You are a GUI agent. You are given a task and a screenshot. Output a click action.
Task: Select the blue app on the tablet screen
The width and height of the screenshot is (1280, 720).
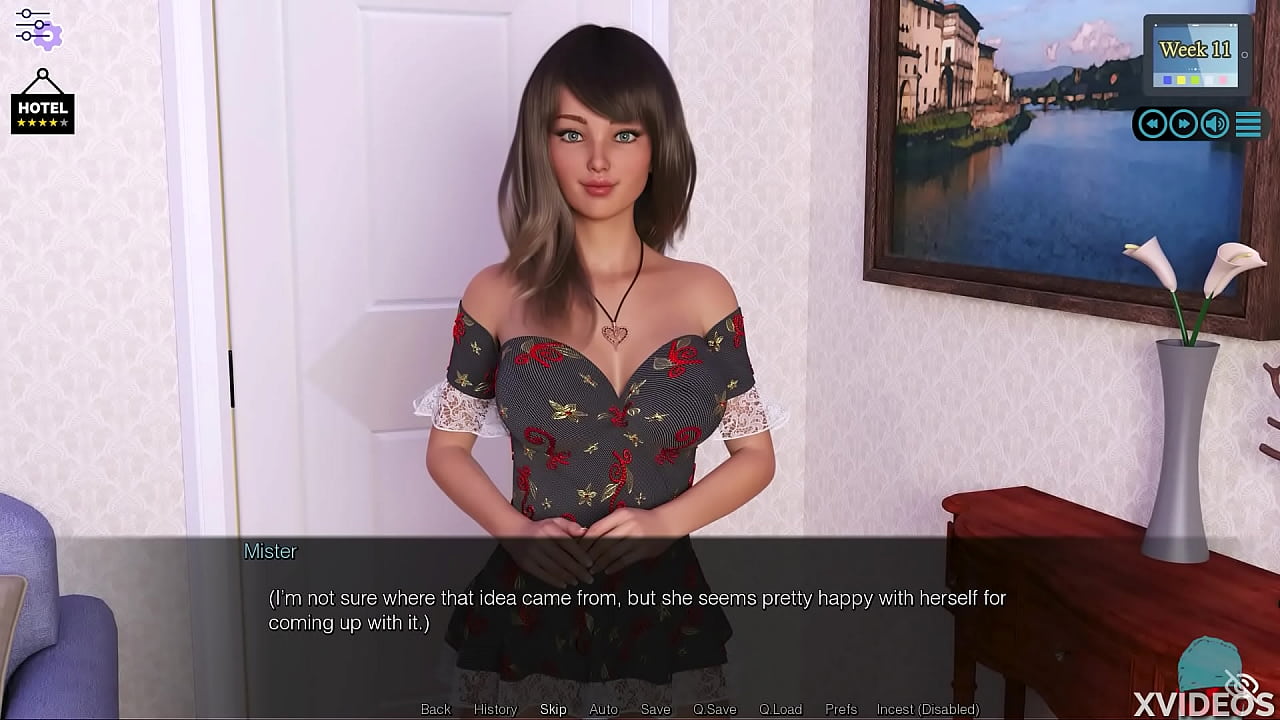point(1167,80)
